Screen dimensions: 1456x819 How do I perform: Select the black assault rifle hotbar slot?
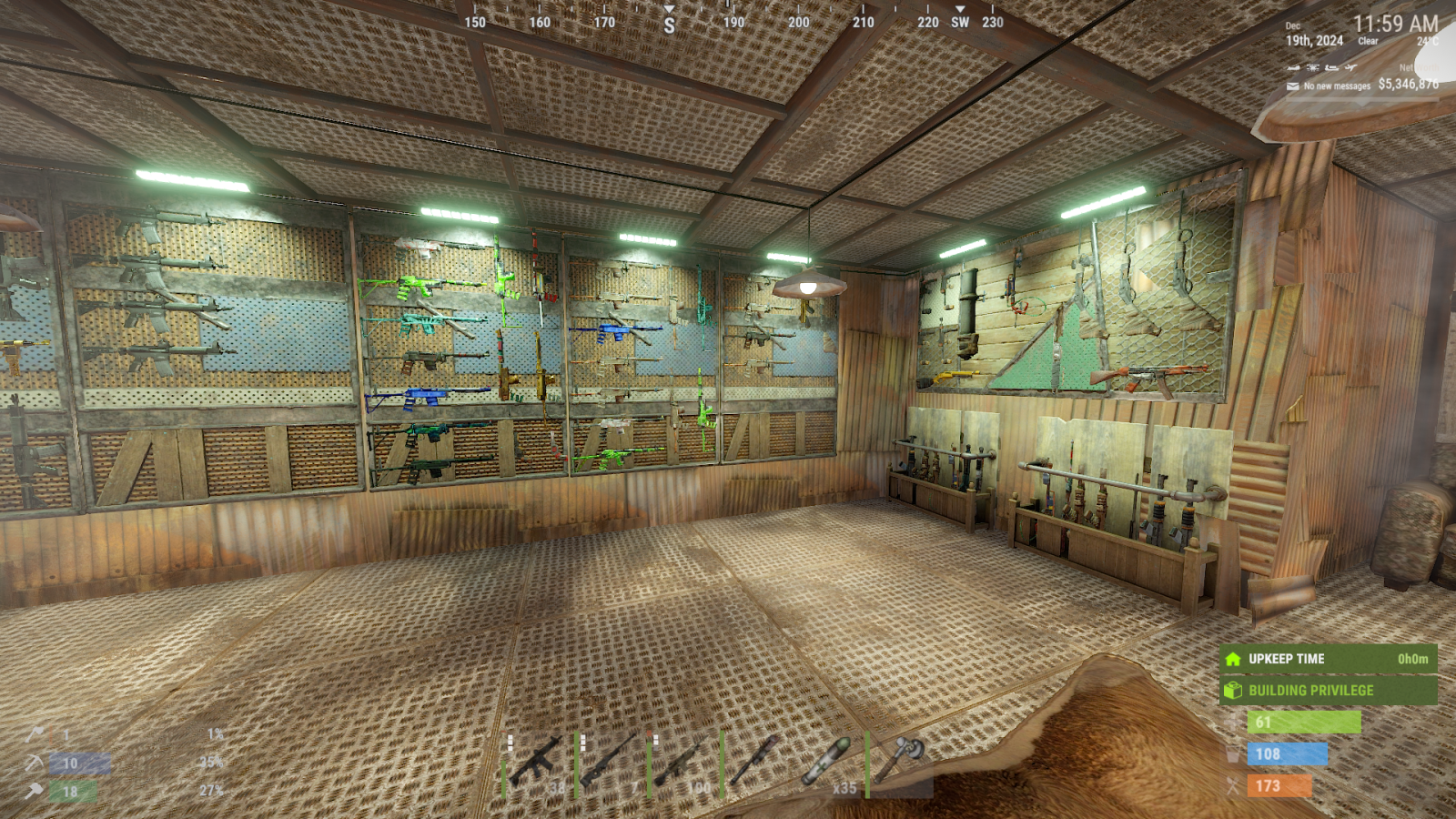point(538,763)
